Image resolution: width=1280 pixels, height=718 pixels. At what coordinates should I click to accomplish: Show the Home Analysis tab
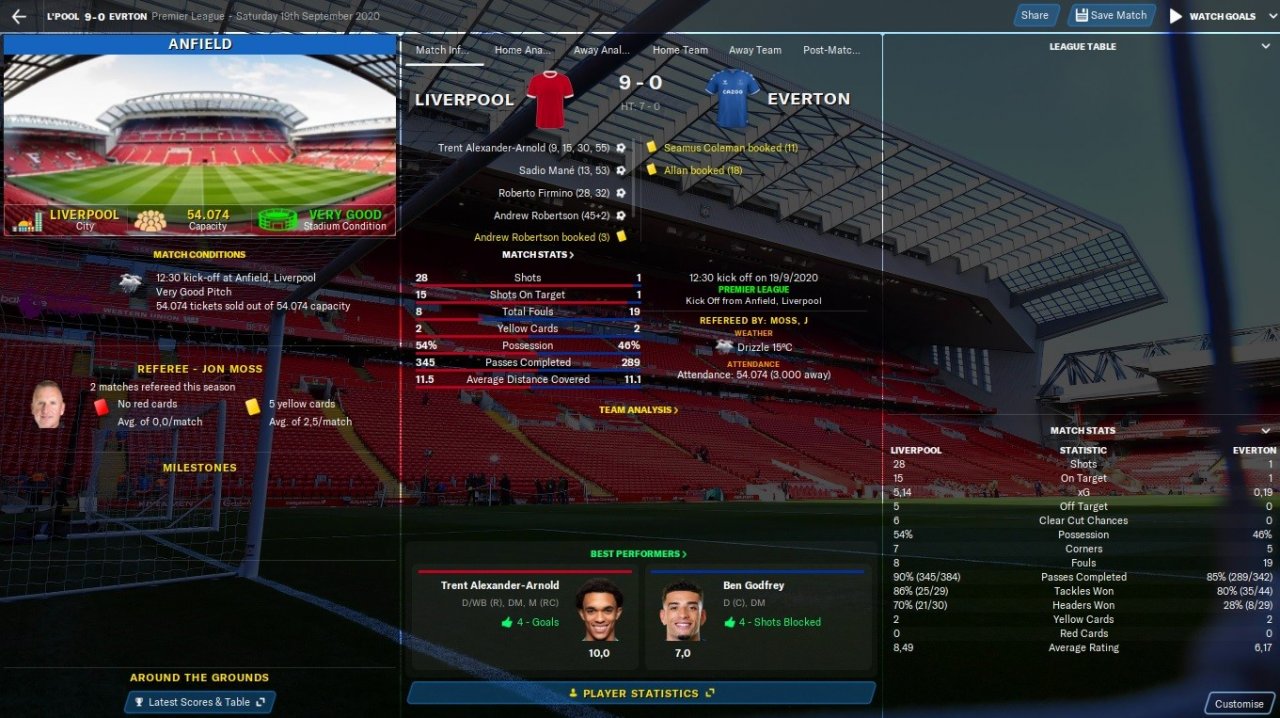click(x=522, y=50)
